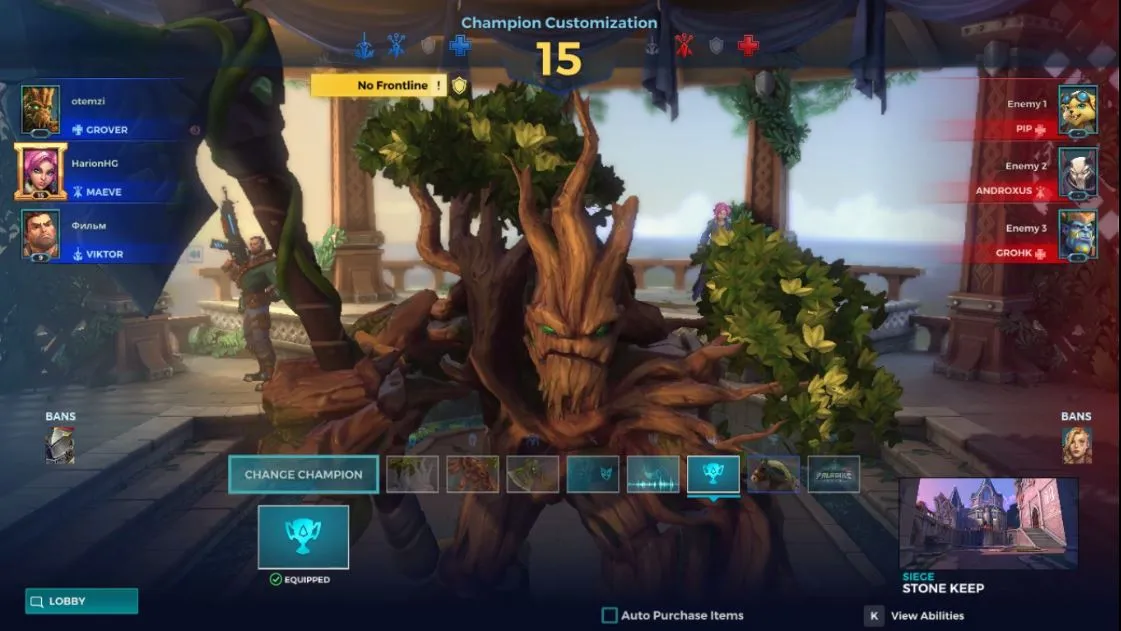Select otemzi's Grover player row
The height and width of the screenshot is (631, 1121).
pyautogui.click(x=100, y=112)
